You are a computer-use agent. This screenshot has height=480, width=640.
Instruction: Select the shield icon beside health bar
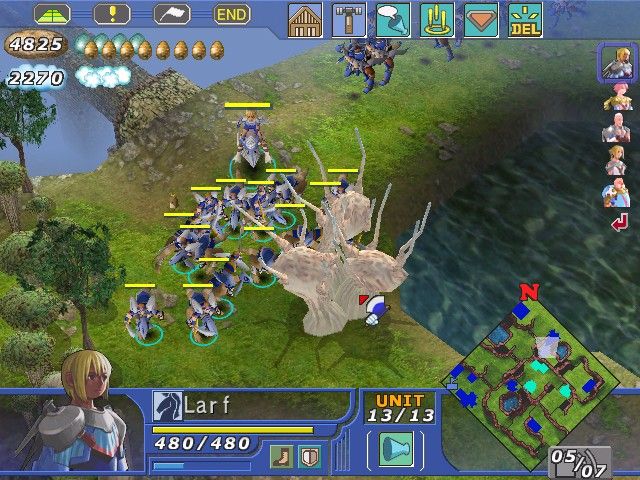(309, 456)
